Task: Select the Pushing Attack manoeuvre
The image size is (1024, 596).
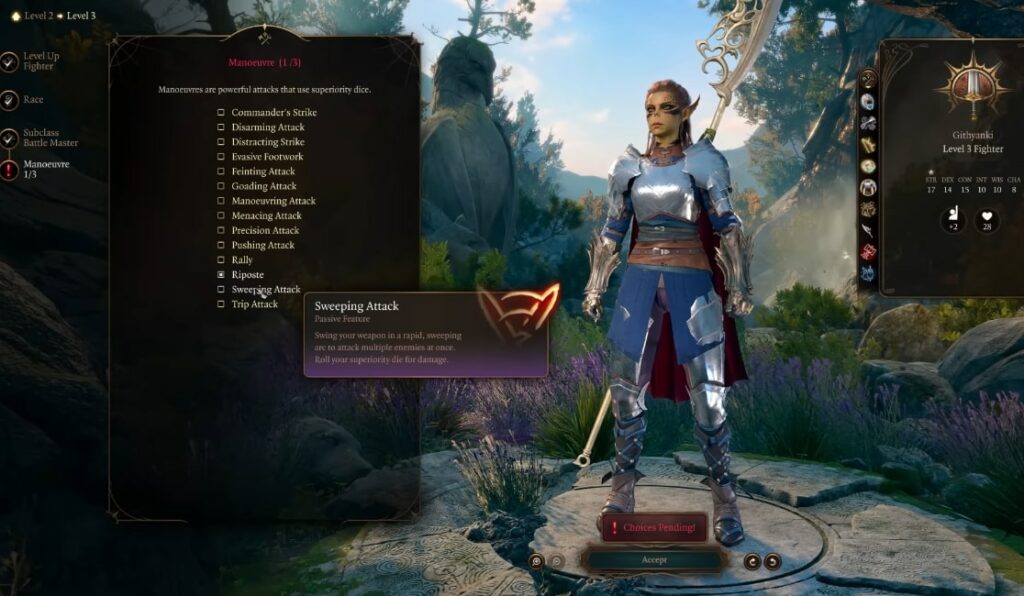Action: click(x=221, y=245)
